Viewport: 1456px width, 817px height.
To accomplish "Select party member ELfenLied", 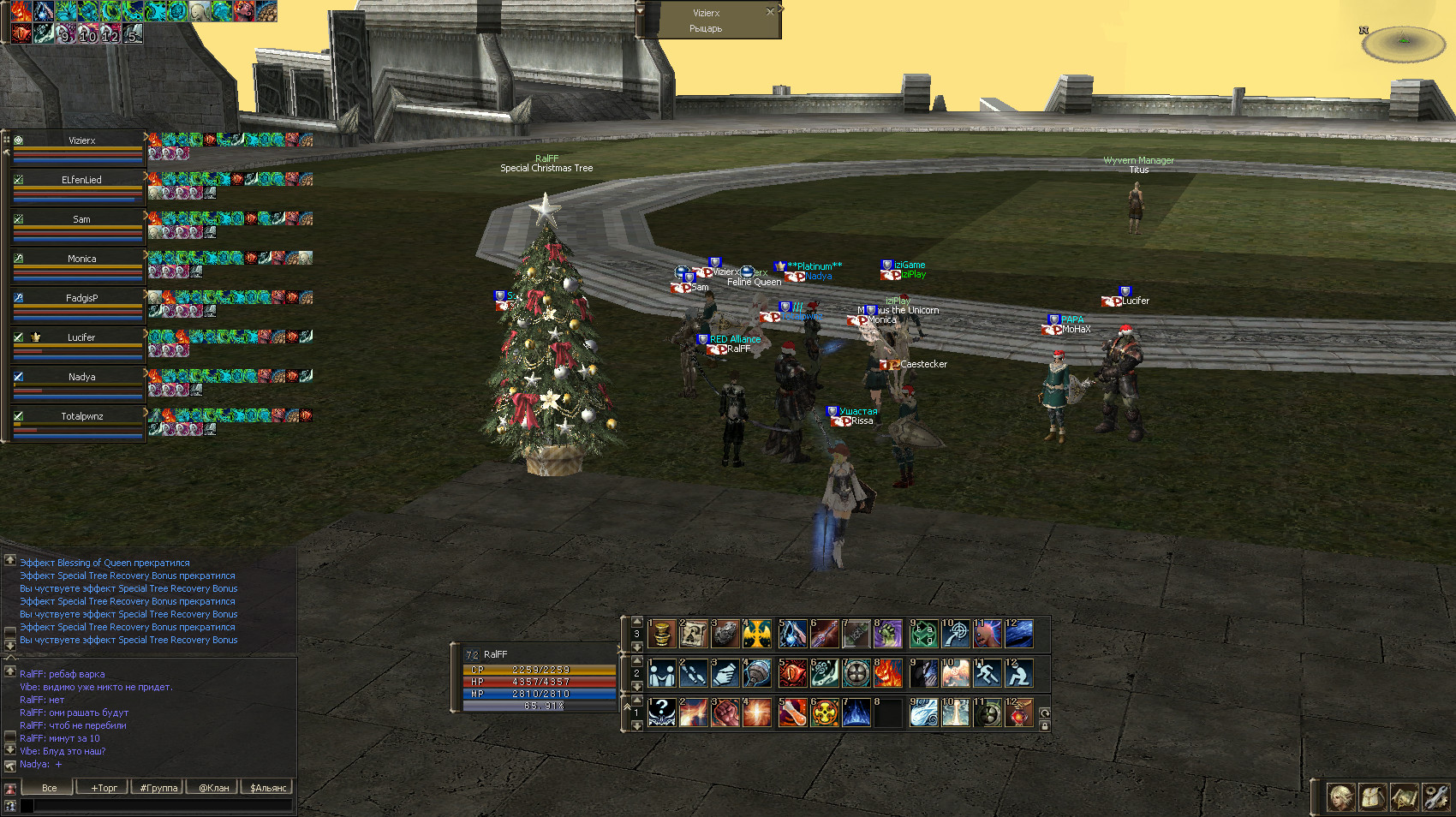I will tap(81, 180).
